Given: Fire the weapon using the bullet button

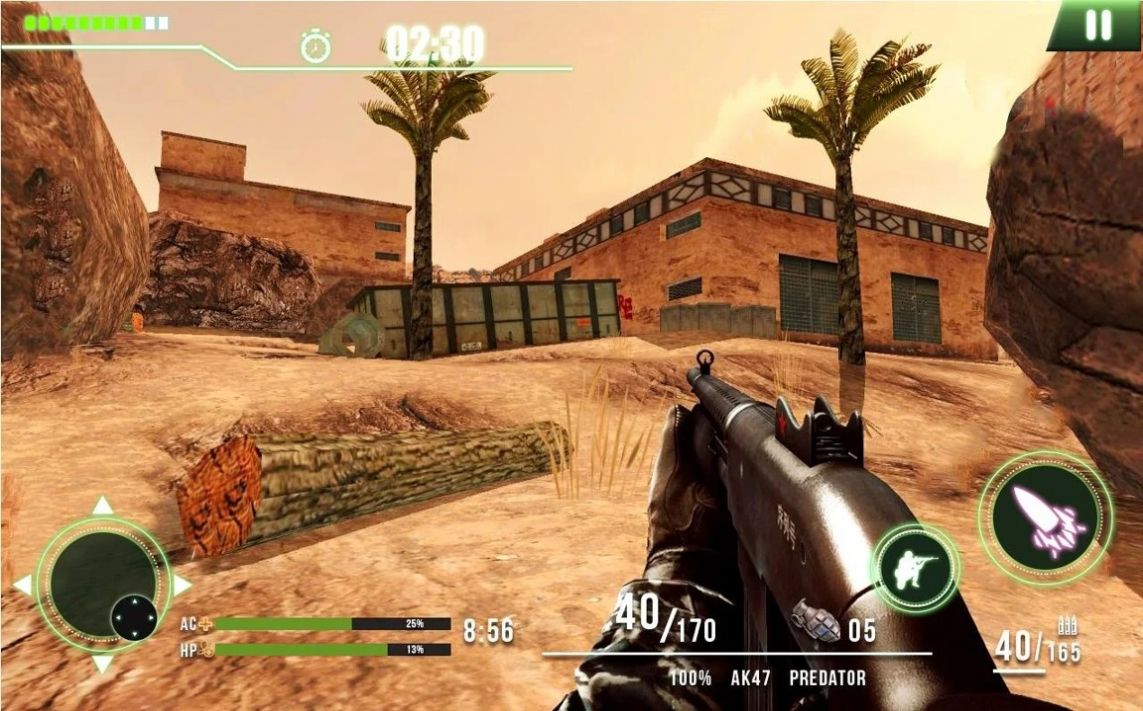Looking at the screenshot, I should click(x=1045, y=518).
